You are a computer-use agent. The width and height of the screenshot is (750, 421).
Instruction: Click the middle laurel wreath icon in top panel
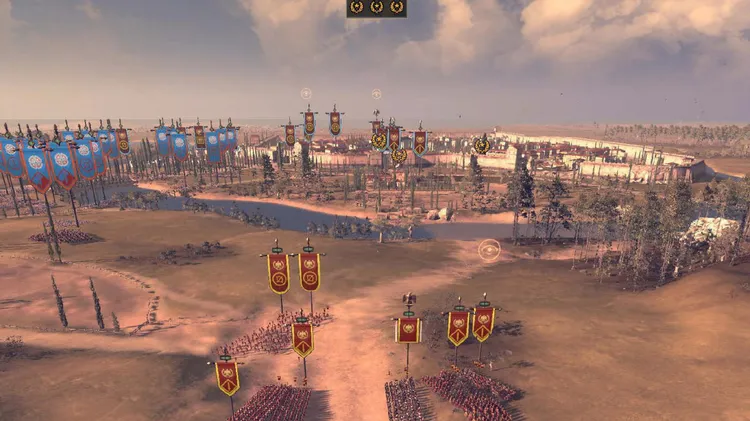[377, 7]
